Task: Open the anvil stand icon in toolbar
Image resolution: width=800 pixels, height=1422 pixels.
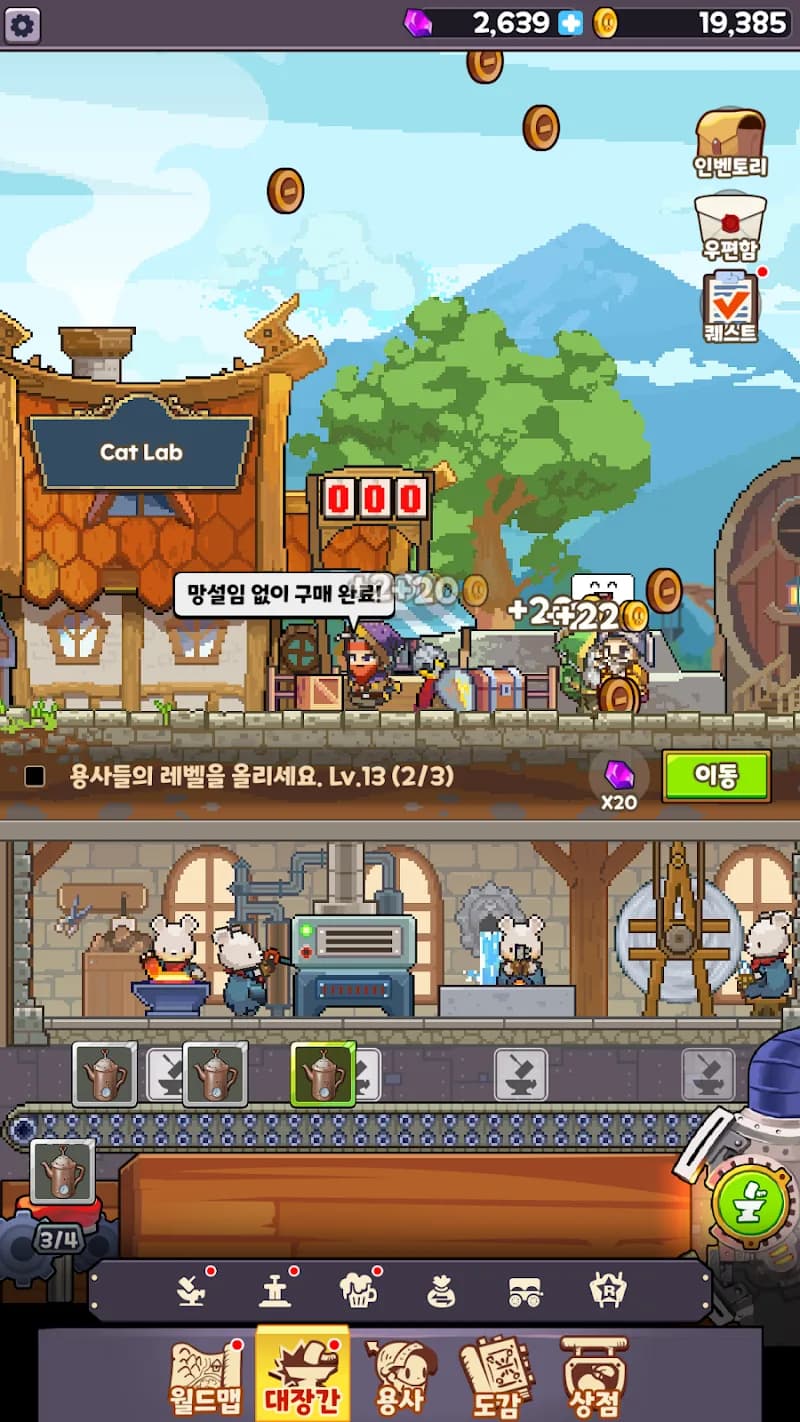Action: coord(274,1291)
